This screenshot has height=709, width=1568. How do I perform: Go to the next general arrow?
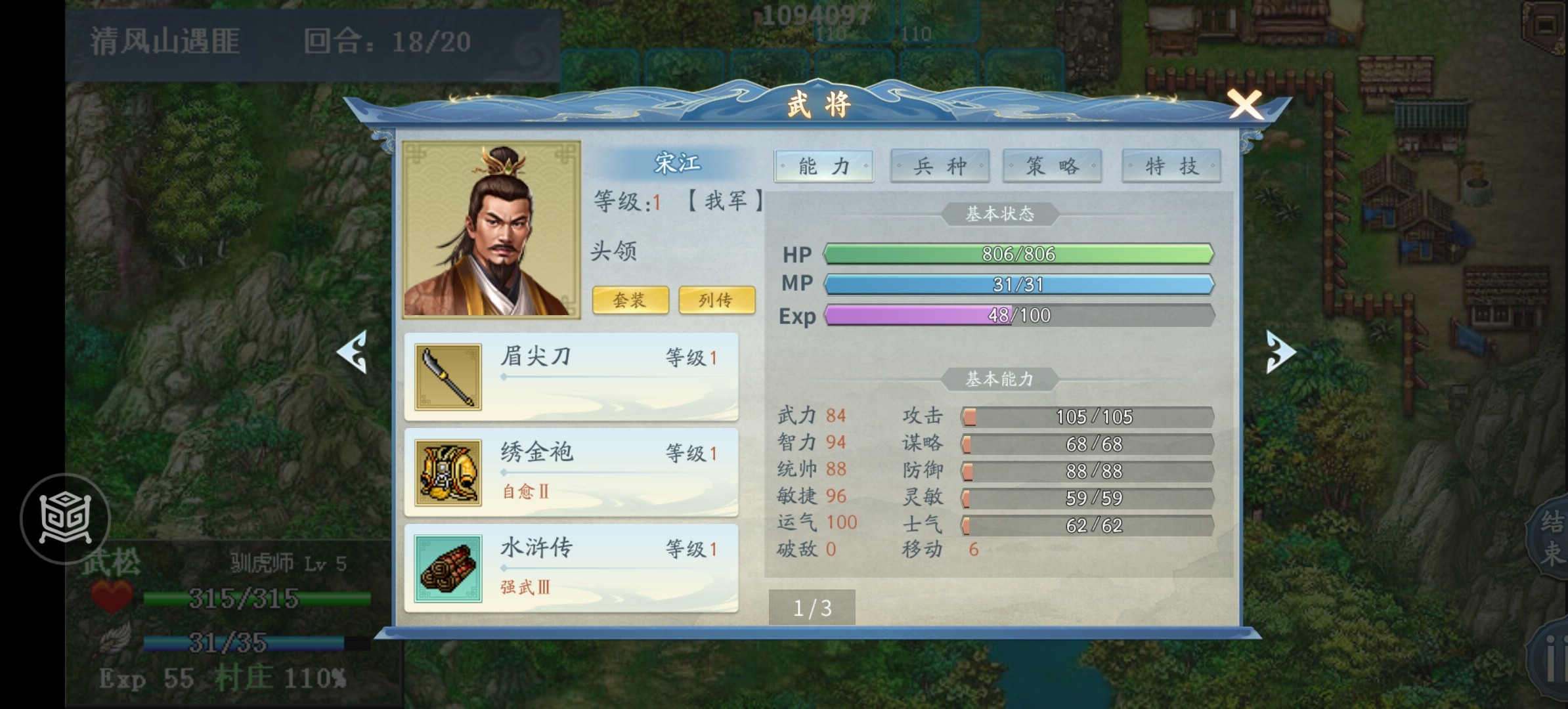[1280, 353]
